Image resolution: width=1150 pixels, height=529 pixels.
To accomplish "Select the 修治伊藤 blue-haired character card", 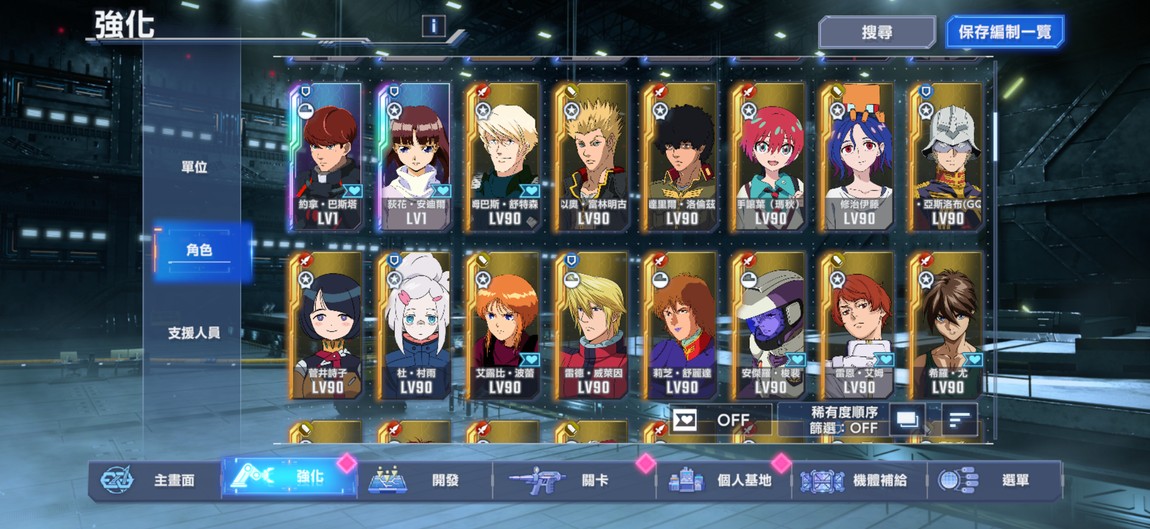I will tap(858, 157).
